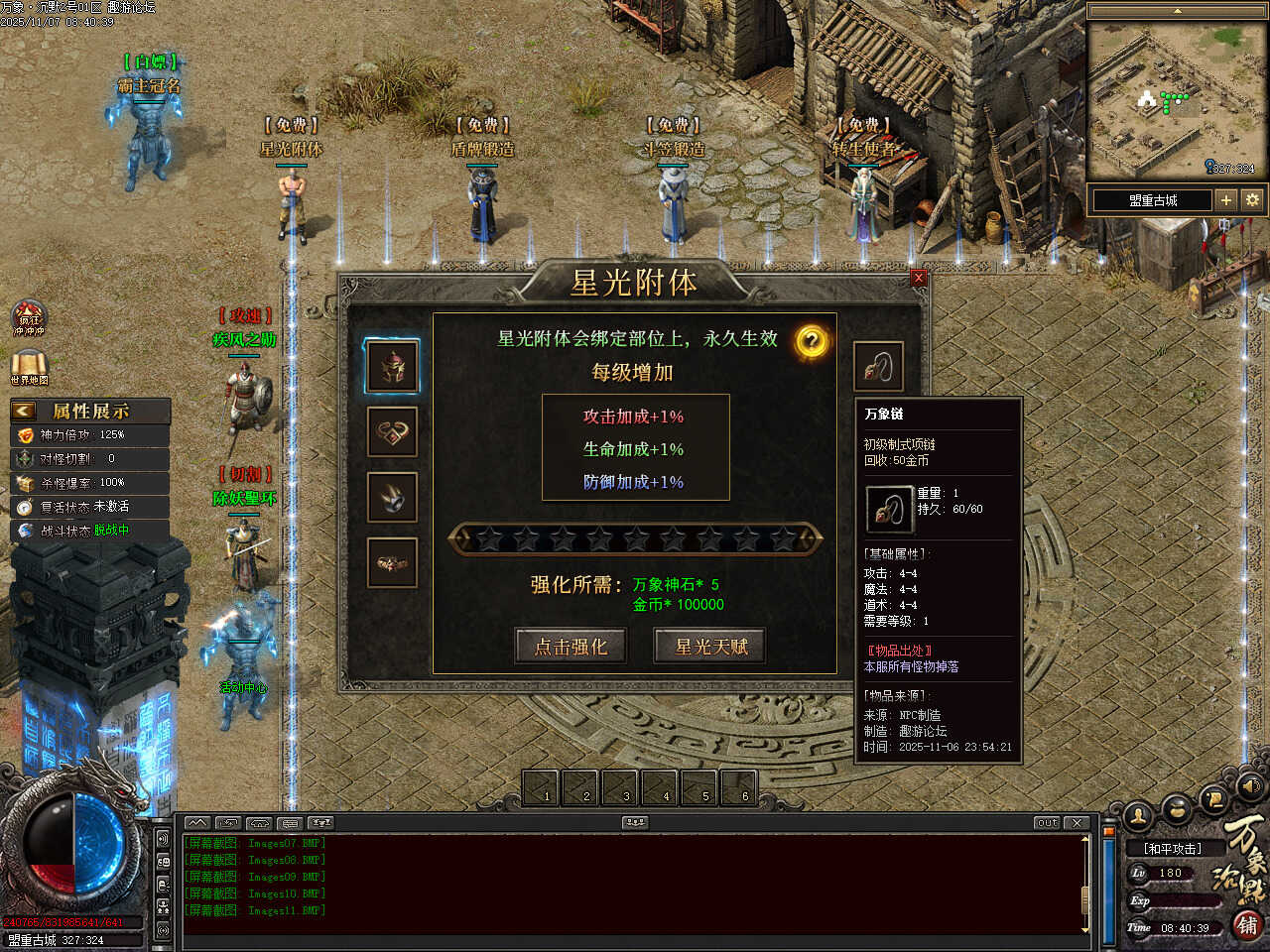Select the bracelet equipment slot
Screen dimensions: 1270x952
[393, 432]
